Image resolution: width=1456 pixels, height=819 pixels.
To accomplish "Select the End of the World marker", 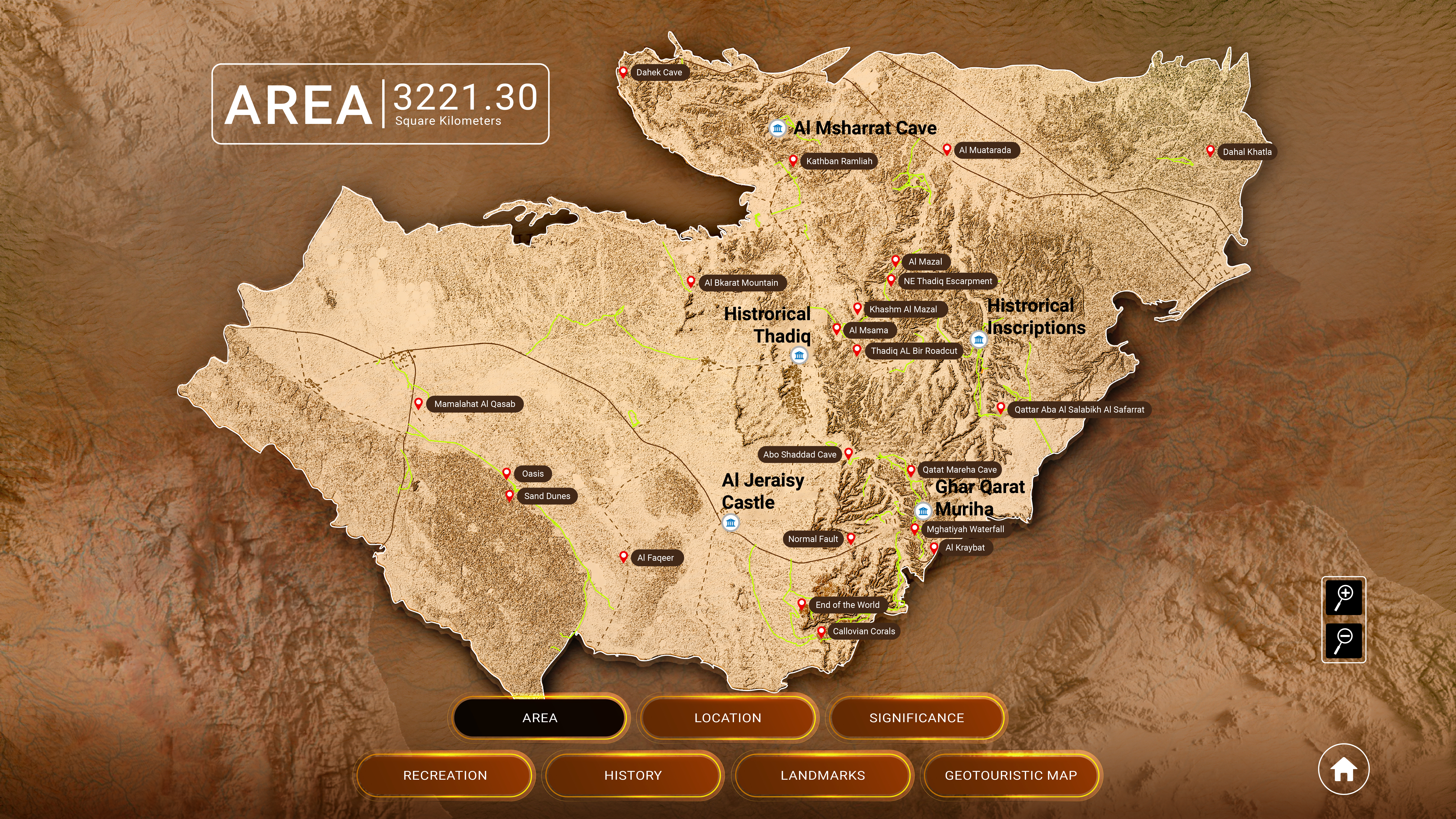I will tap(802, 604).
